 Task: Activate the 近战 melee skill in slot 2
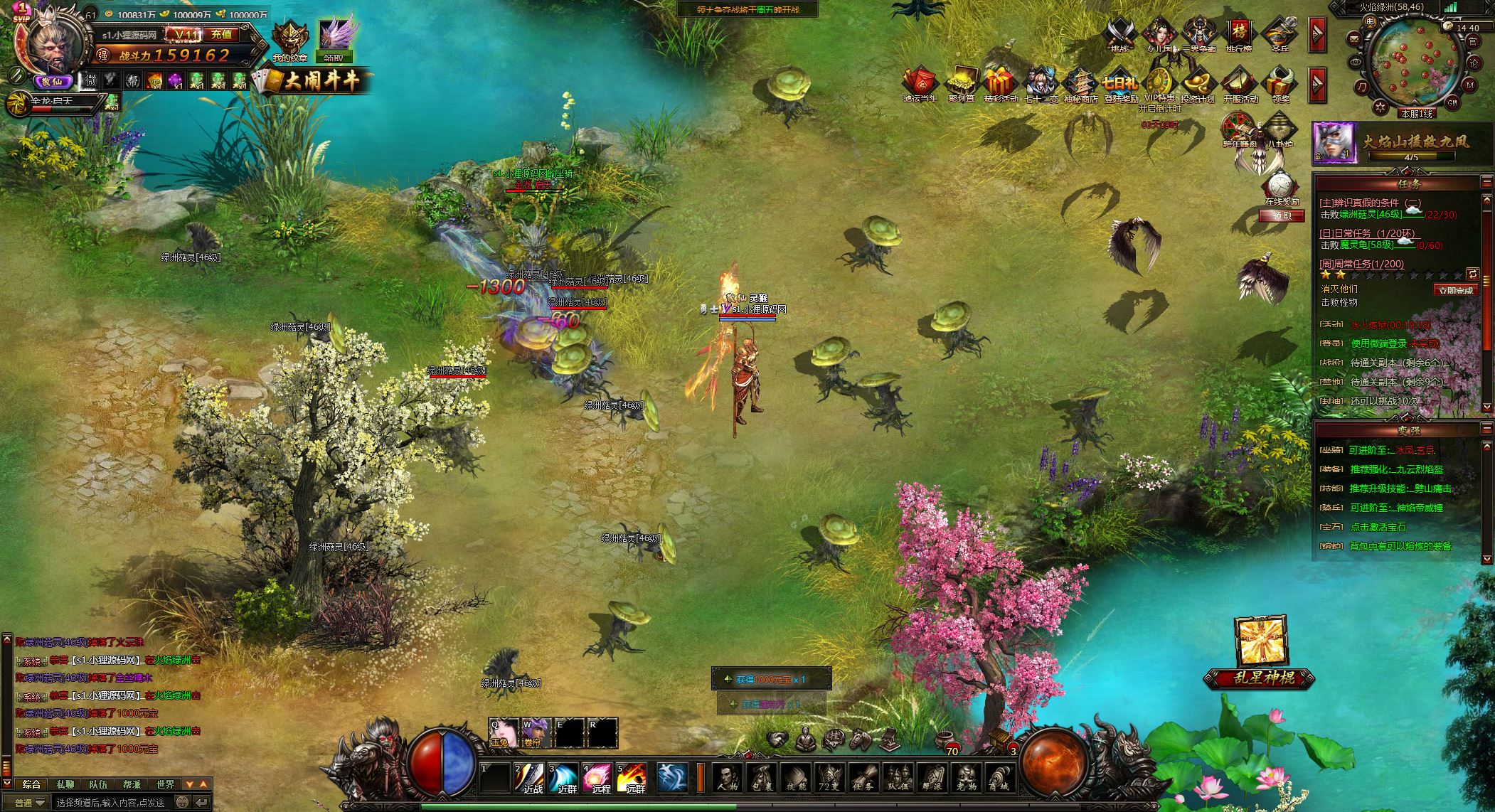(531, 778)
